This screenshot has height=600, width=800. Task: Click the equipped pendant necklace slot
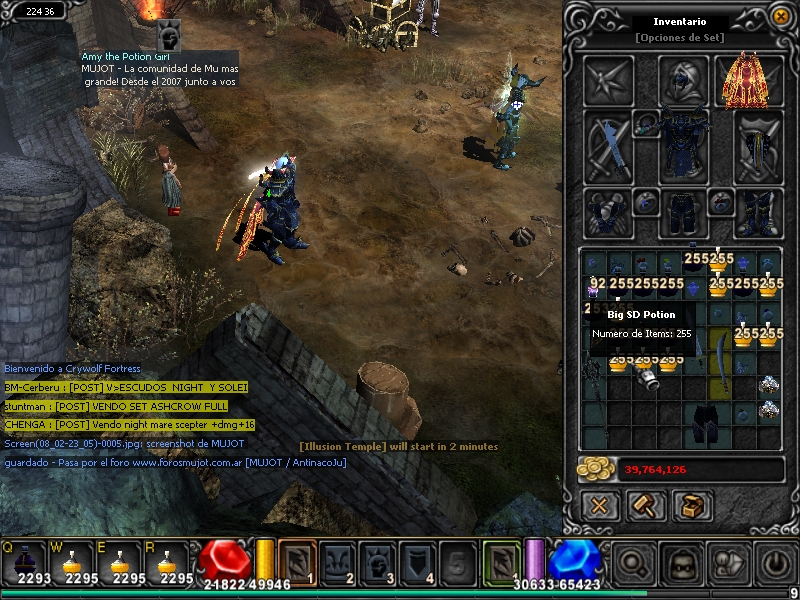pyautogui.click(x=647, y=123)
